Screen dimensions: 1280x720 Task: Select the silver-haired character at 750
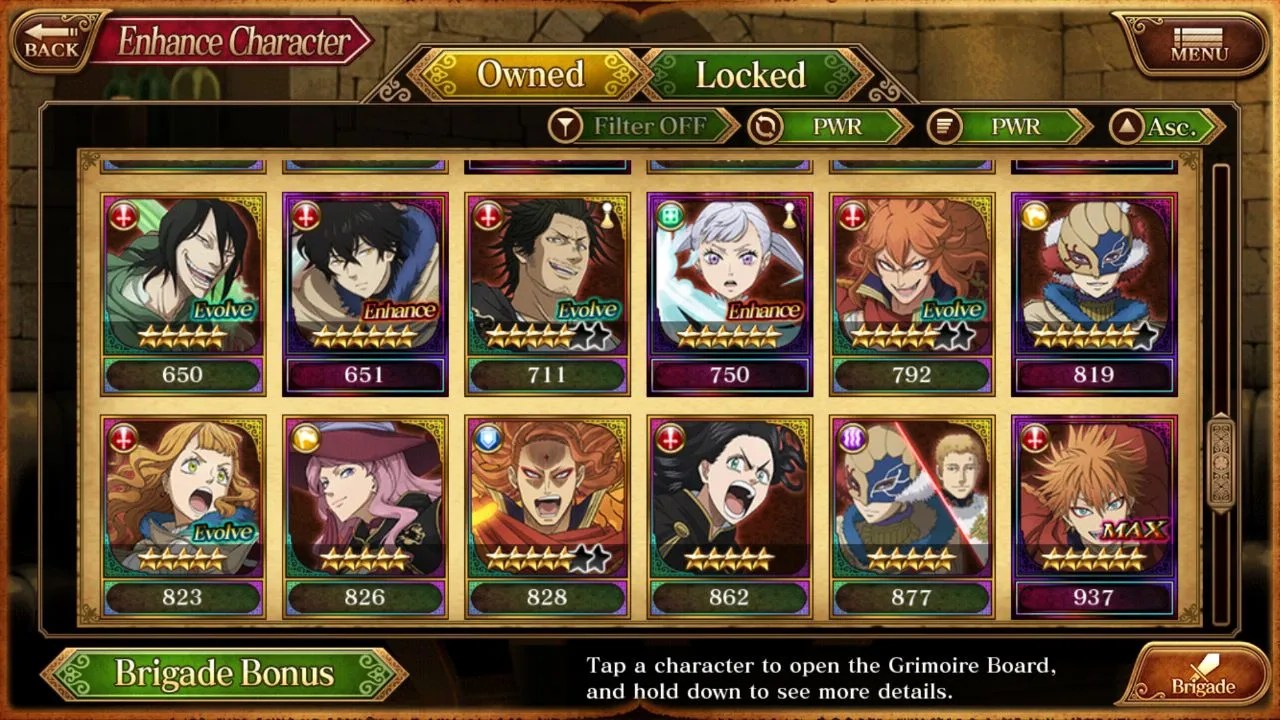click(729, 290)
